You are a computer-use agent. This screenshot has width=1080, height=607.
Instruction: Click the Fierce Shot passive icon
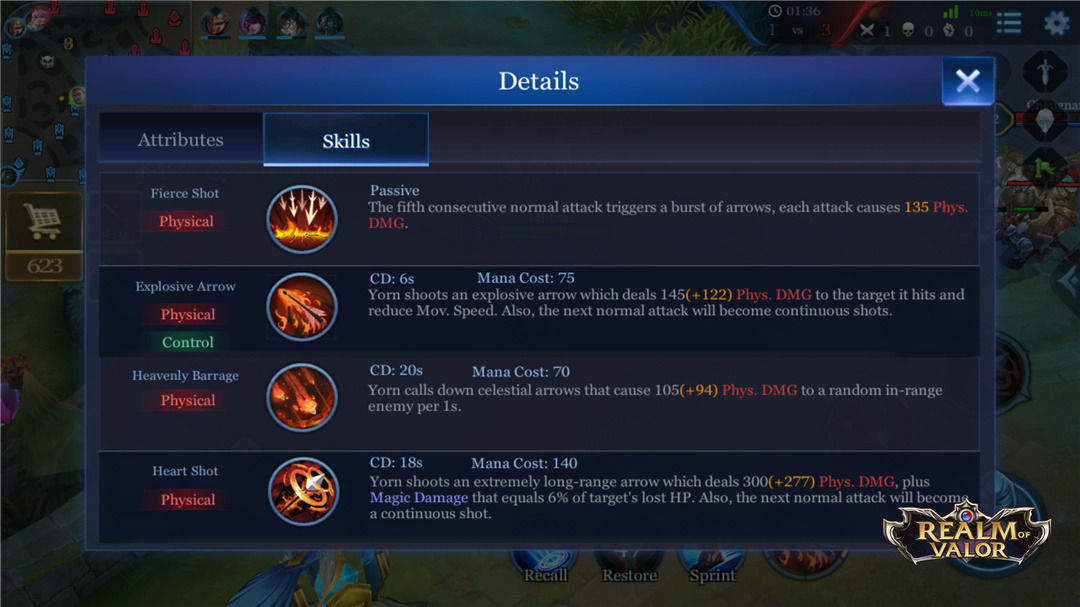(x=301, y=219)
